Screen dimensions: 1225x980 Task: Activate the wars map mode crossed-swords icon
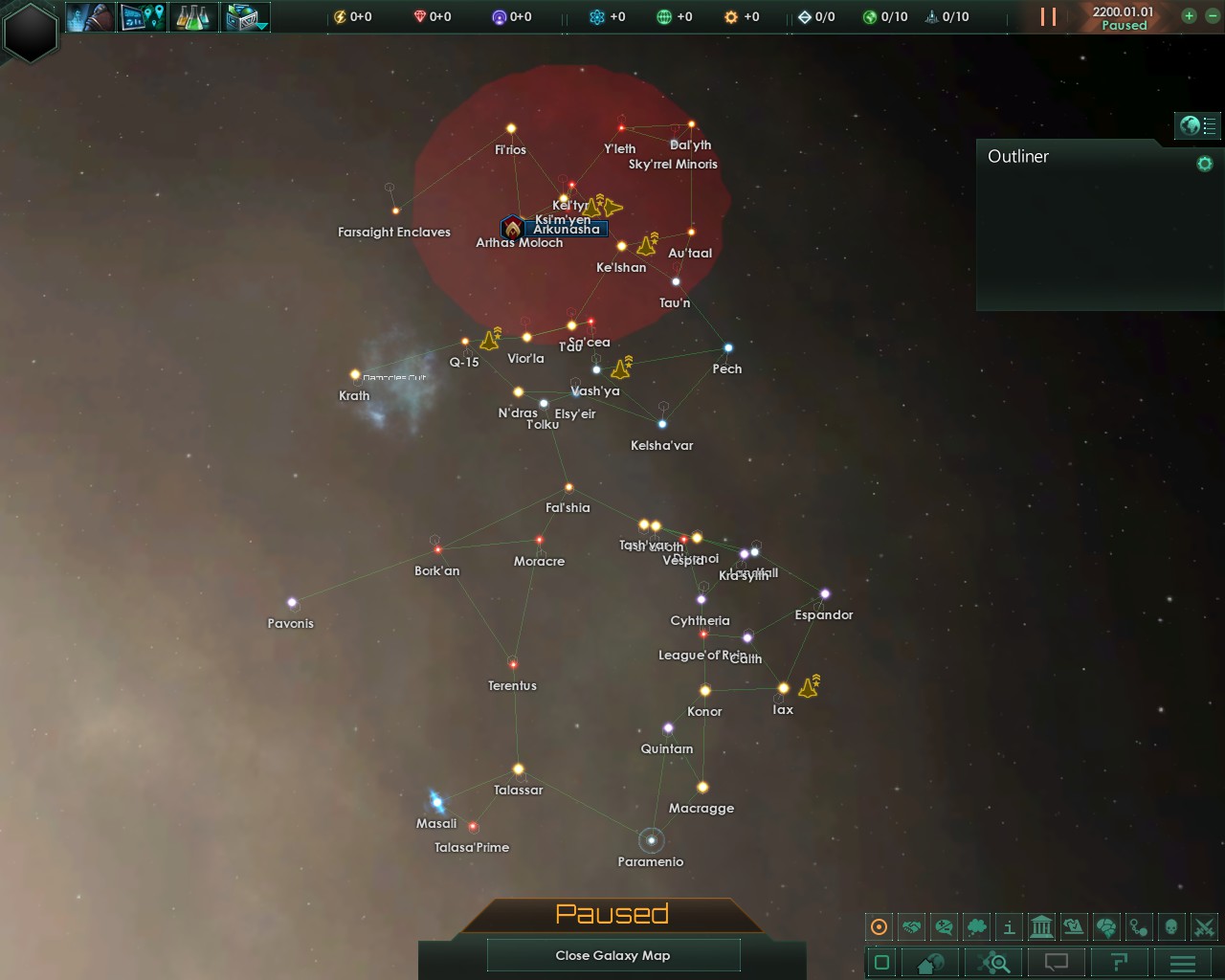[1202, 926]
